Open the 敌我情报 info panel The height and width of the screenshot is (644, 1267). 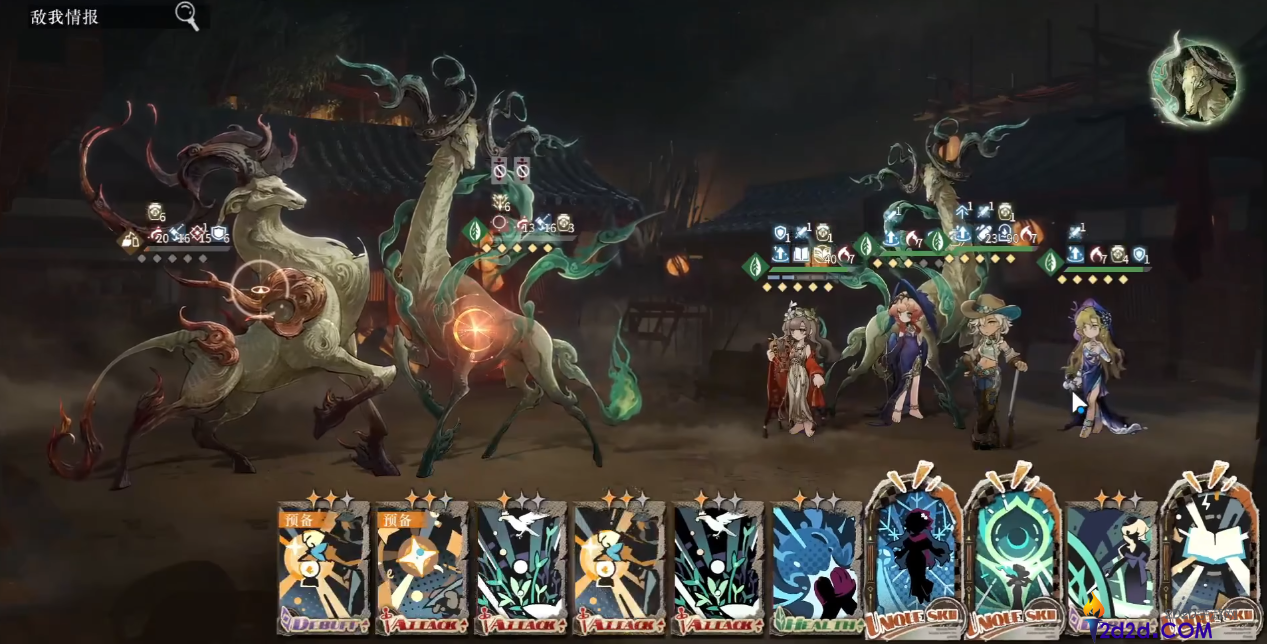[x=65, y=17]
